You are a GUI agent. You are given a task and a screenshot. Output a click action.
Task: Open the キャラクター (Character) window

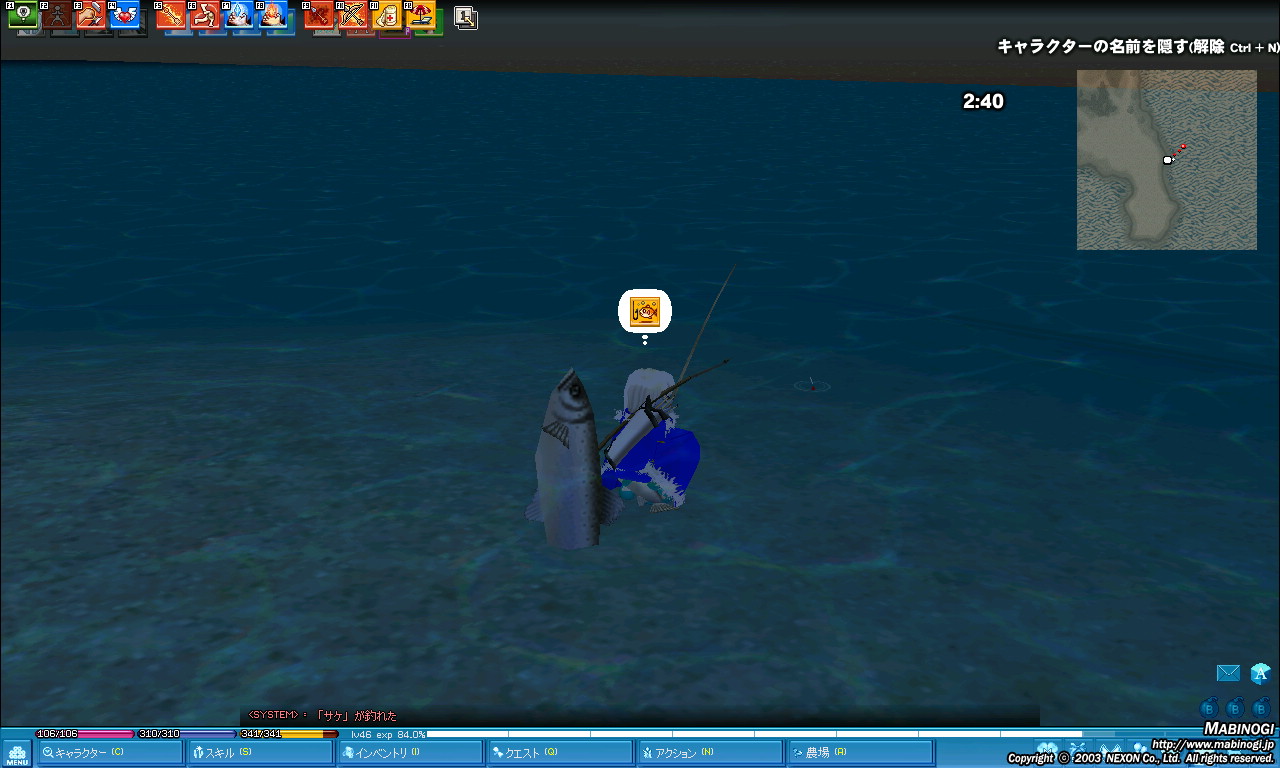click(109, 753)
